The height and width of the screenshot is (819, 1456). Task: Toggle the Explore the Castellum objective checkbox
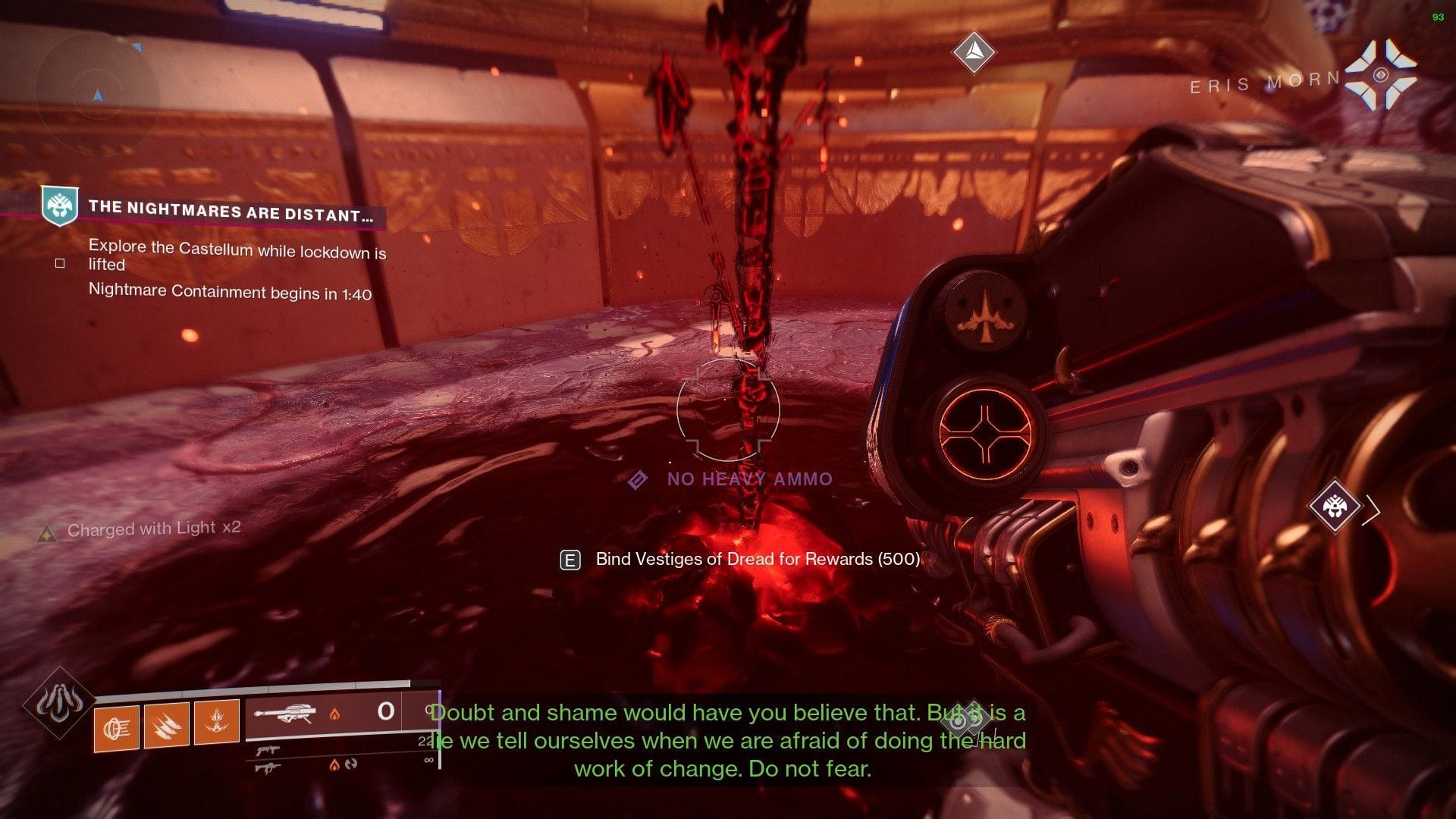coord(59,263)
